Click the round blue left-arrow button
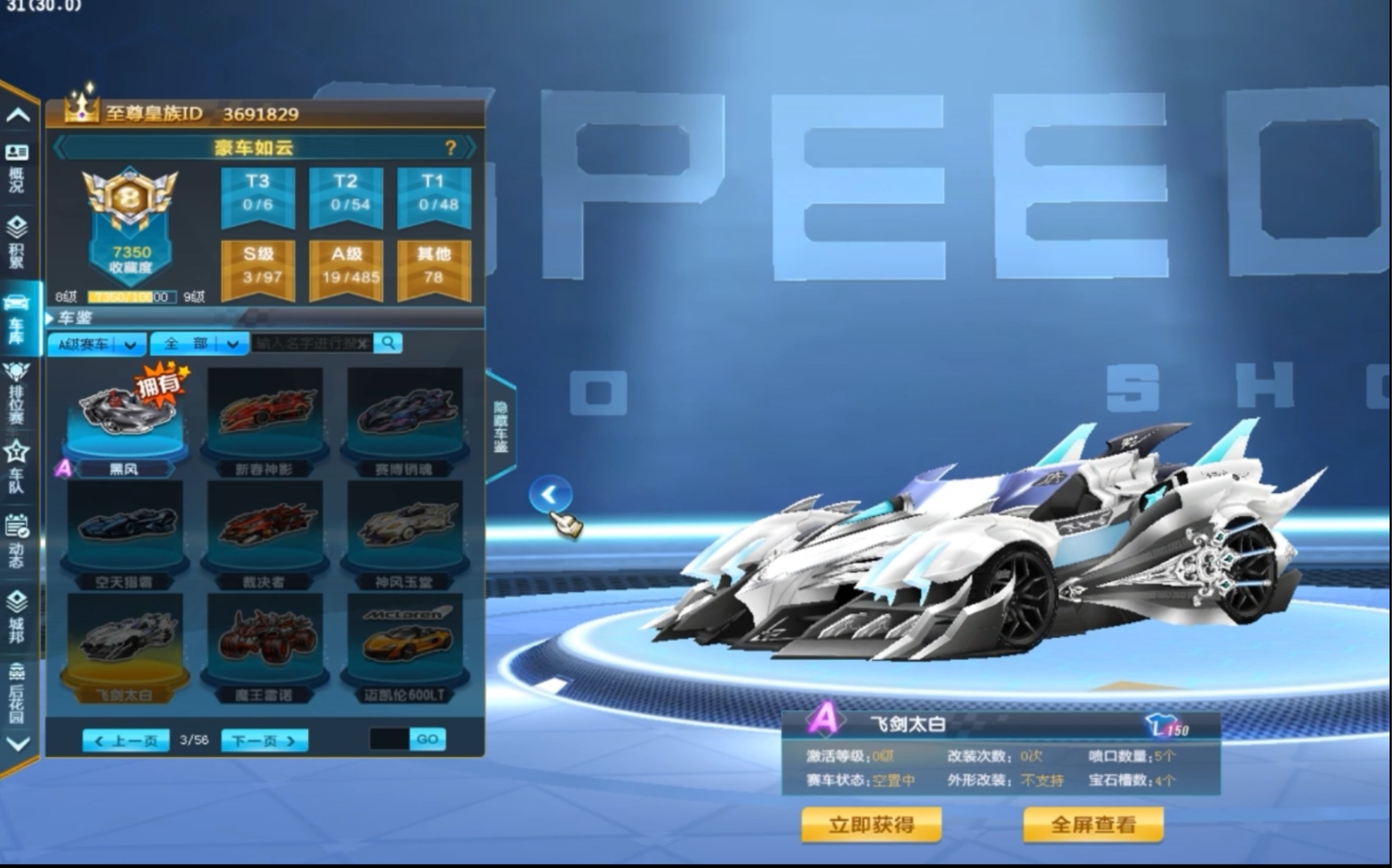 pos(550,494)
